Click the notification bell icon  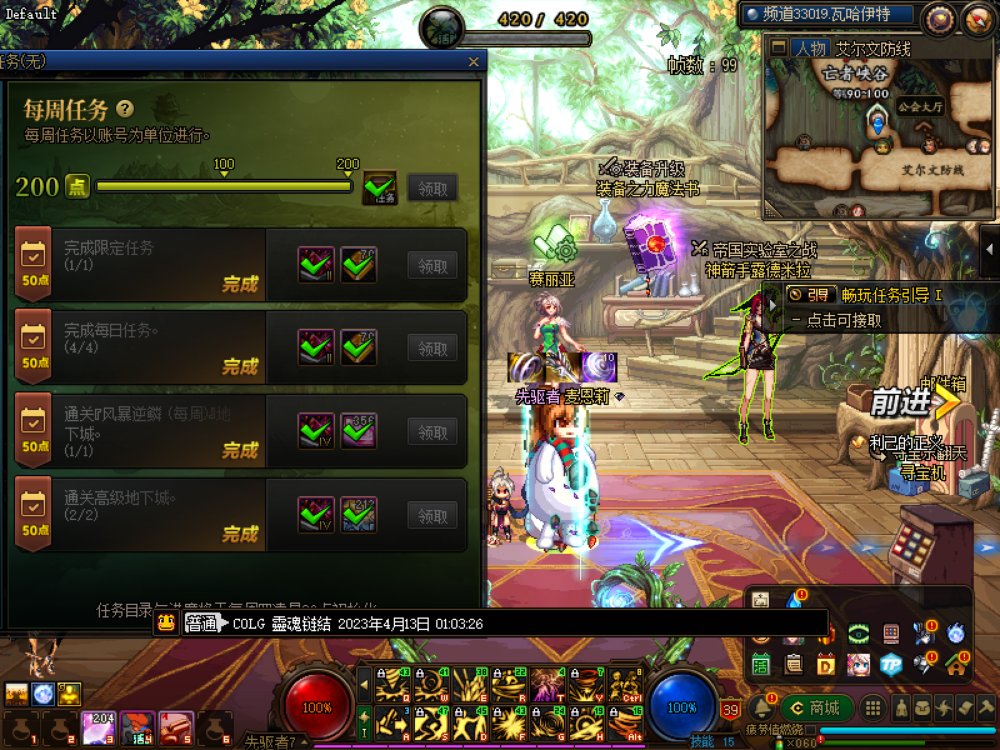point(763,707)
